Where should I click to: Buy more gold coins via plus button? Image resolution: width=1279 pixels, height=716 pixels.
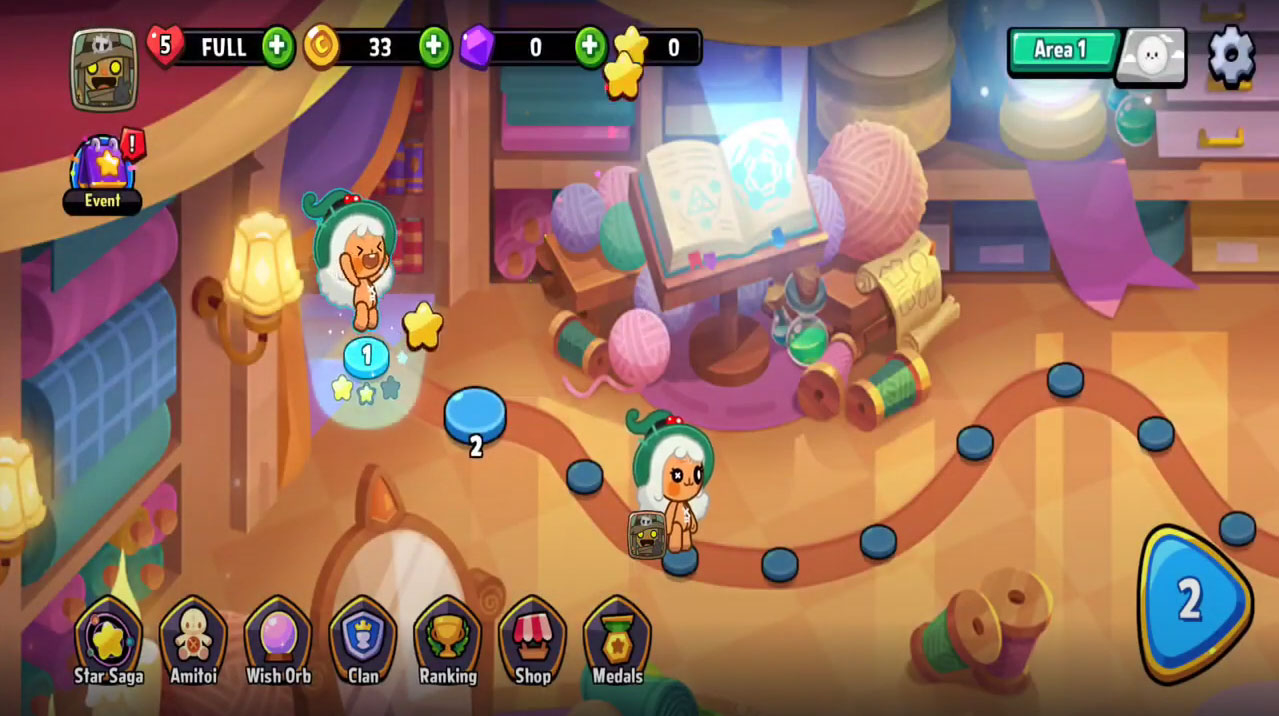click(x=434, y=47)
